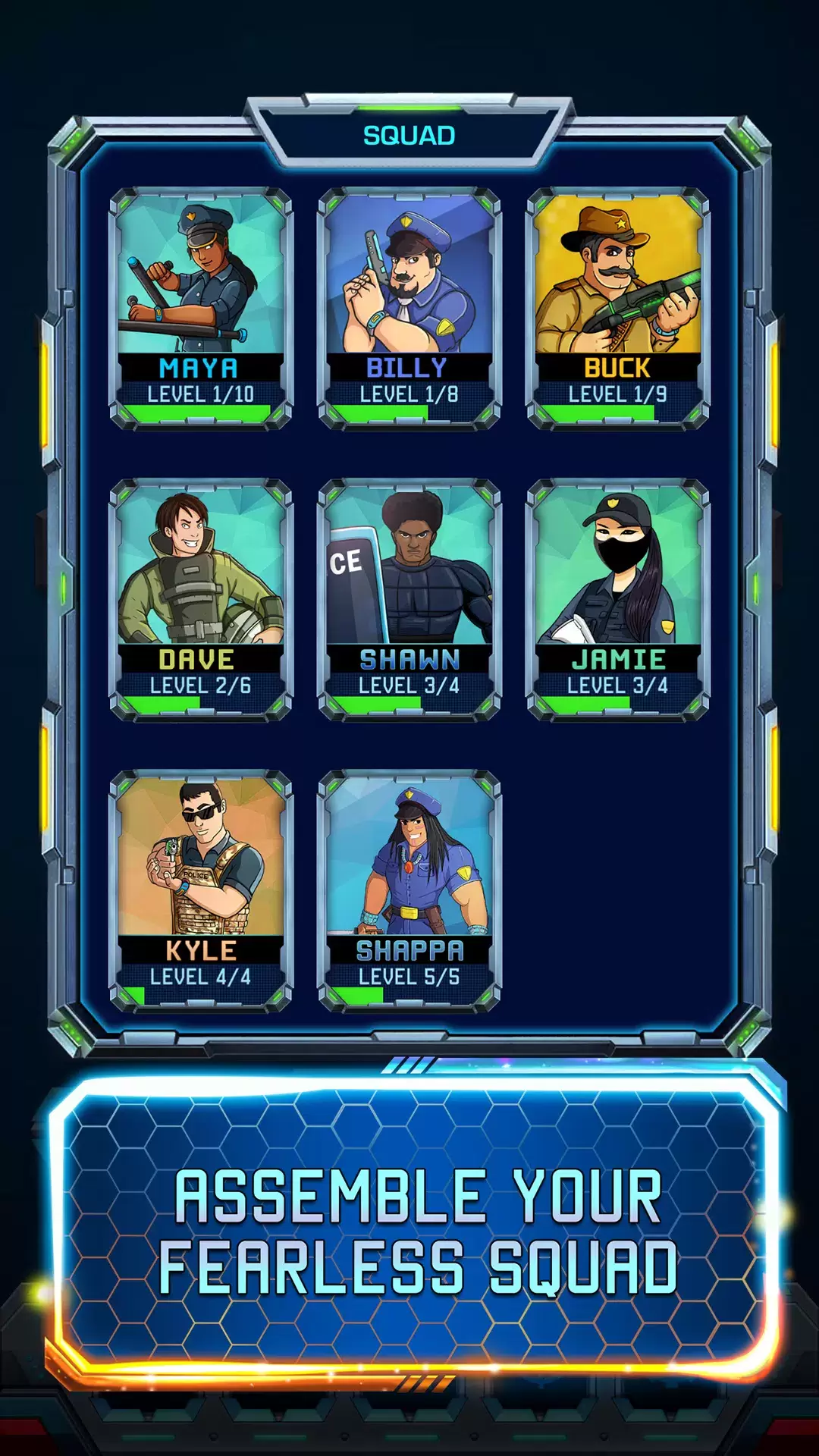Select the Dave character card
This screenshot has width=819, height=1456.
click(x=201, y=599)
